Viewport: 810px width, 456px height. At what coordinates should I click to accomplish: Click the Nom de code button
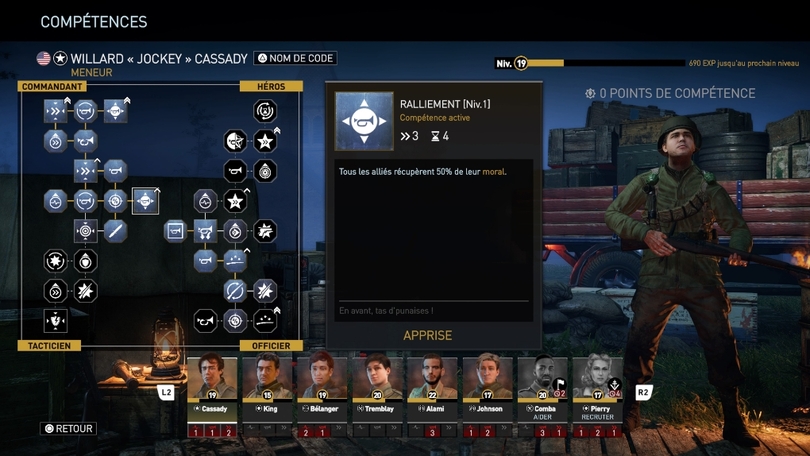(295, 58)
